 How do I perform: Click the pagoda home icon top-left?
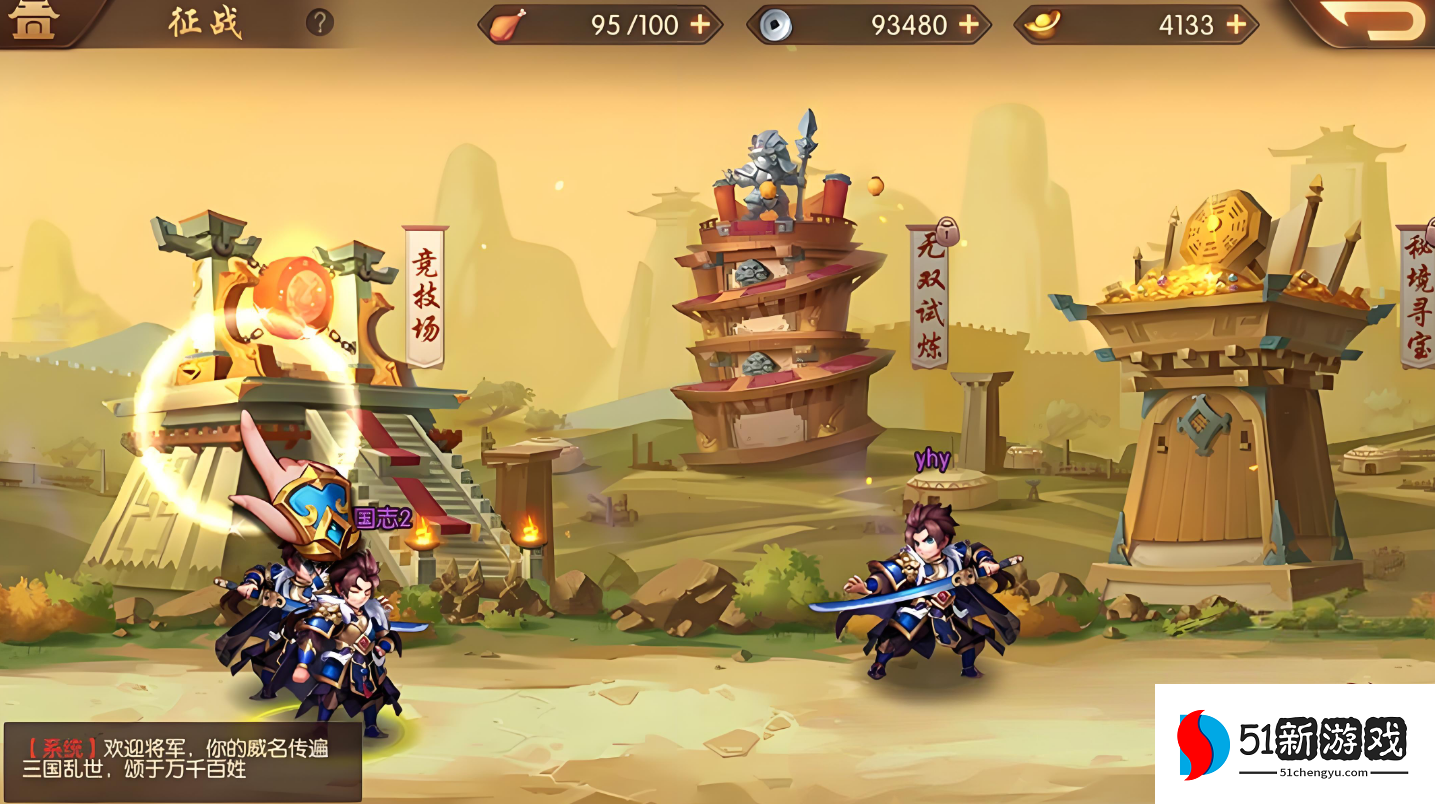click(x=32, y=20)
